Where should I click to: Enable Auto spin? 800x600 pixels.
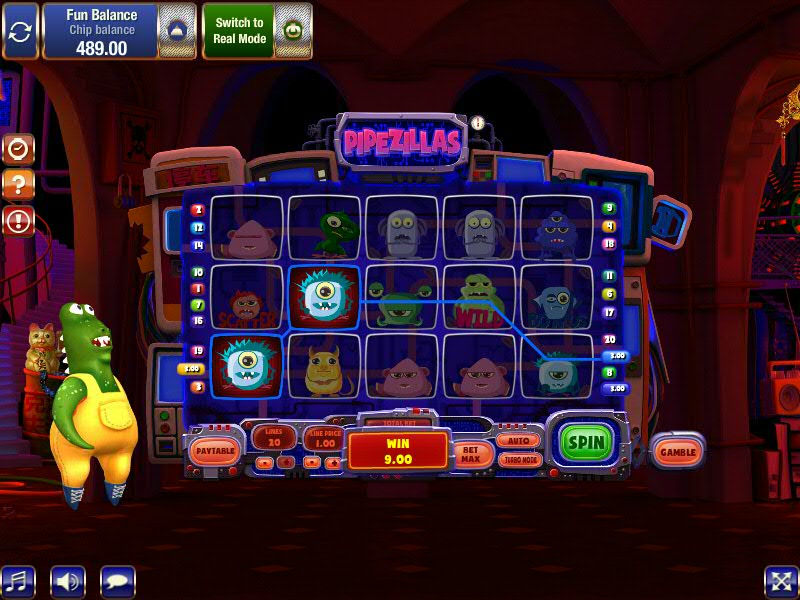pos(517,440)
